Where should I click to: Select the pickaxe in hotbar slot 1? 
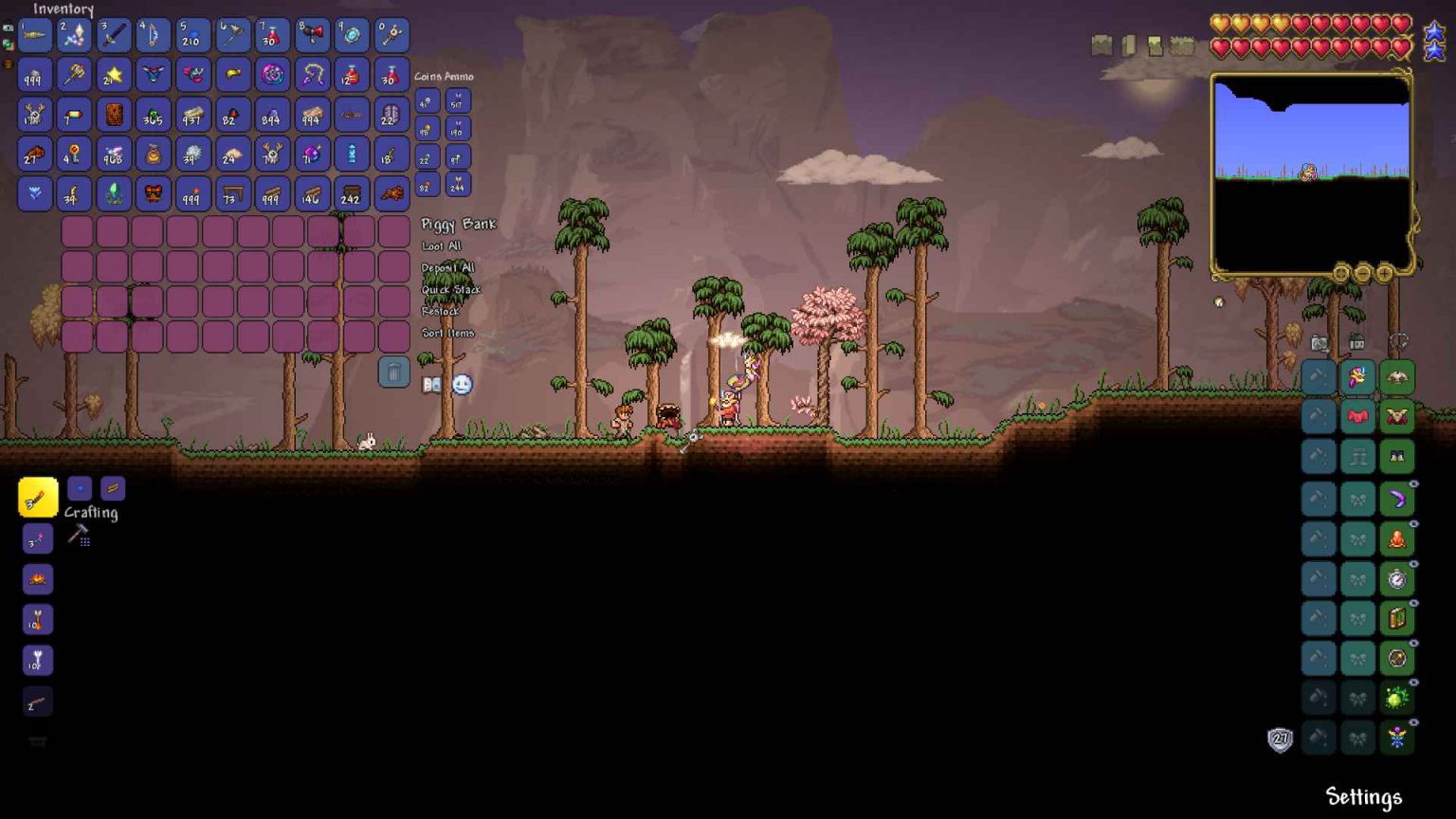click(35, 35)
